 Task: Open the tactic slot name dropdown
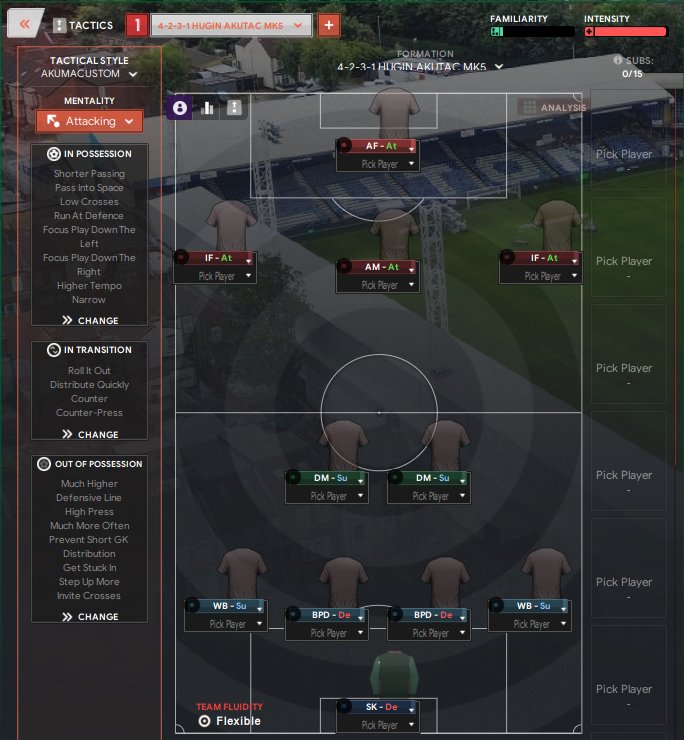(x=231, y=26)
